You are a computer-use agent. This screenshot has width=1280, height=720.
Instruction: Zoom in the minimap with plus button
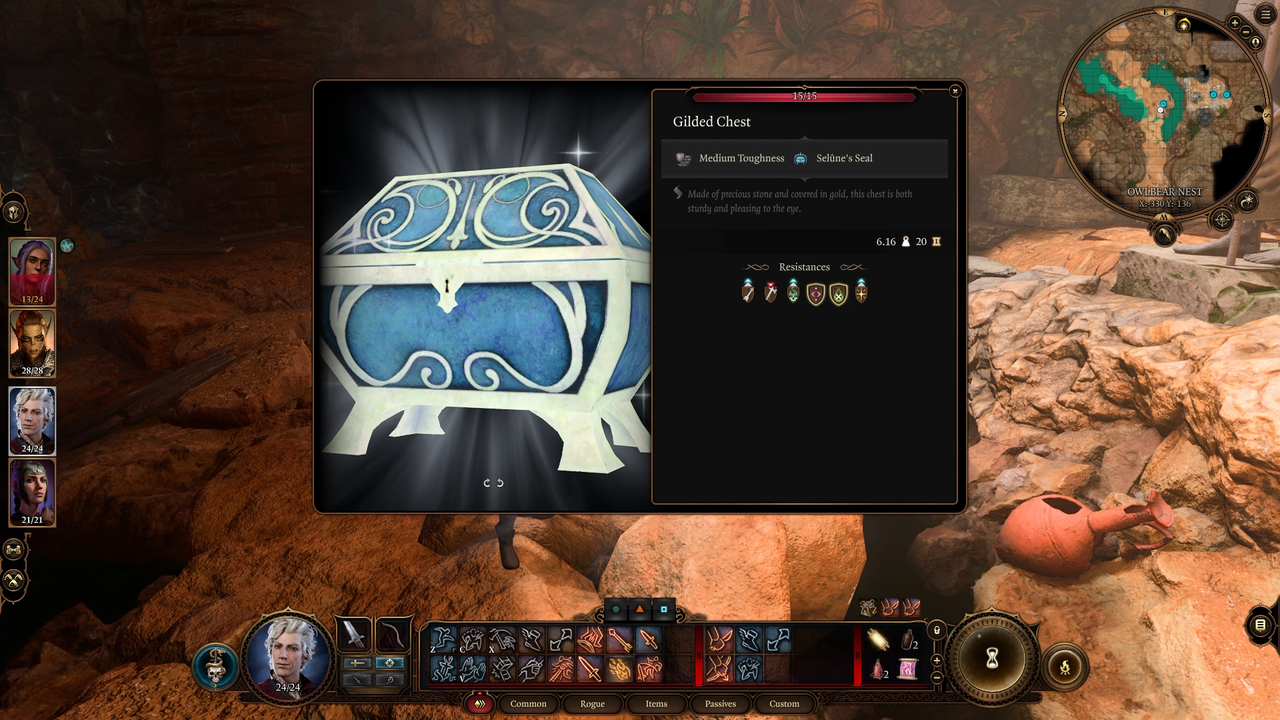pyautogui.click(x=1234, y=23)
